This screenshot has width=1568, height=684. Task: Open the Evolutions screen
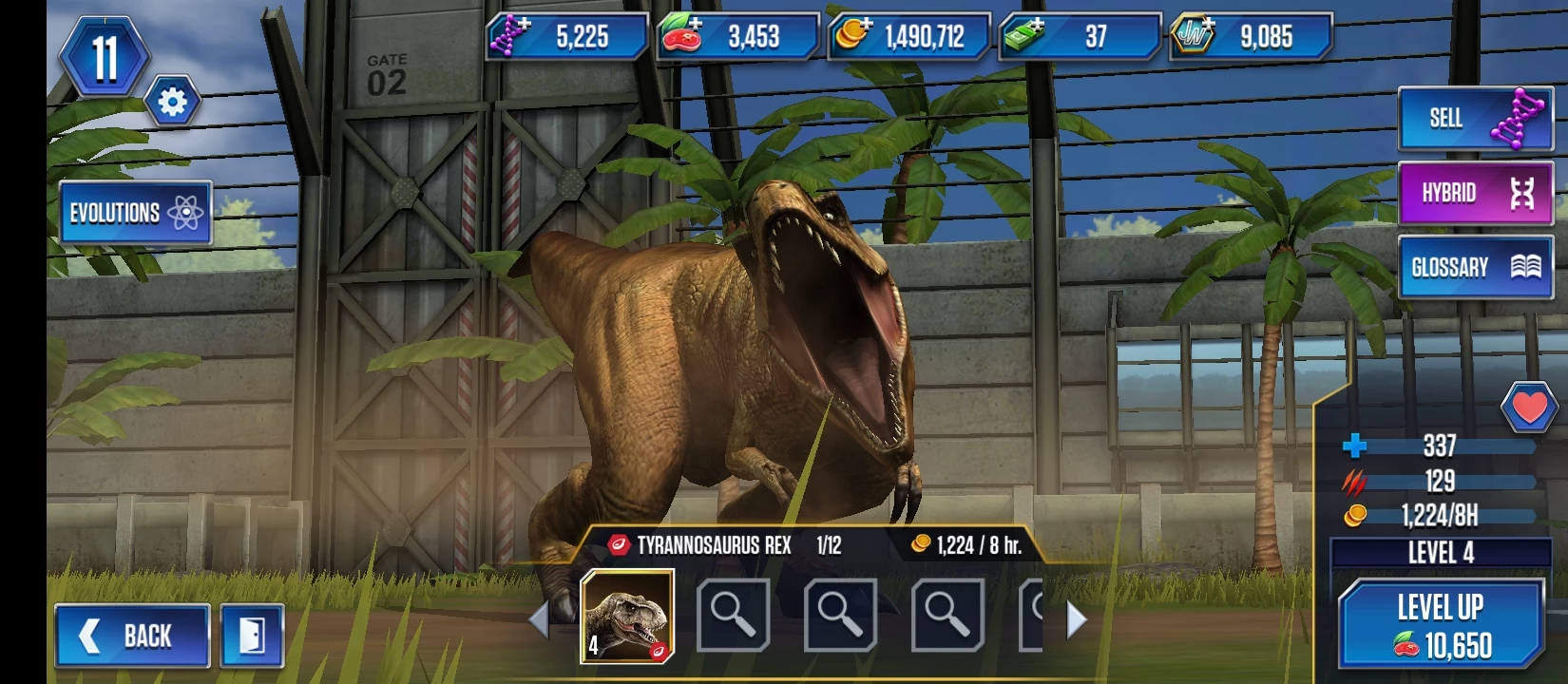click(x=134, y=213)
